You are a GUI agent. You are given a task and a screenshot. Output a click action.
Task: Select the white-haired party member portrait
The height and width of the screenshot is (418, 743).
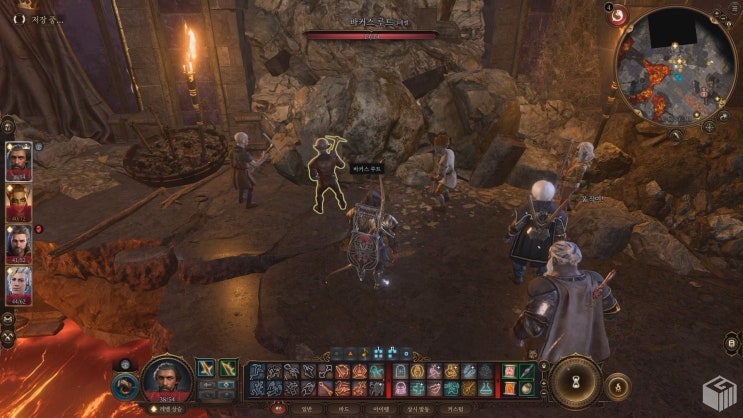coord(19,283)
